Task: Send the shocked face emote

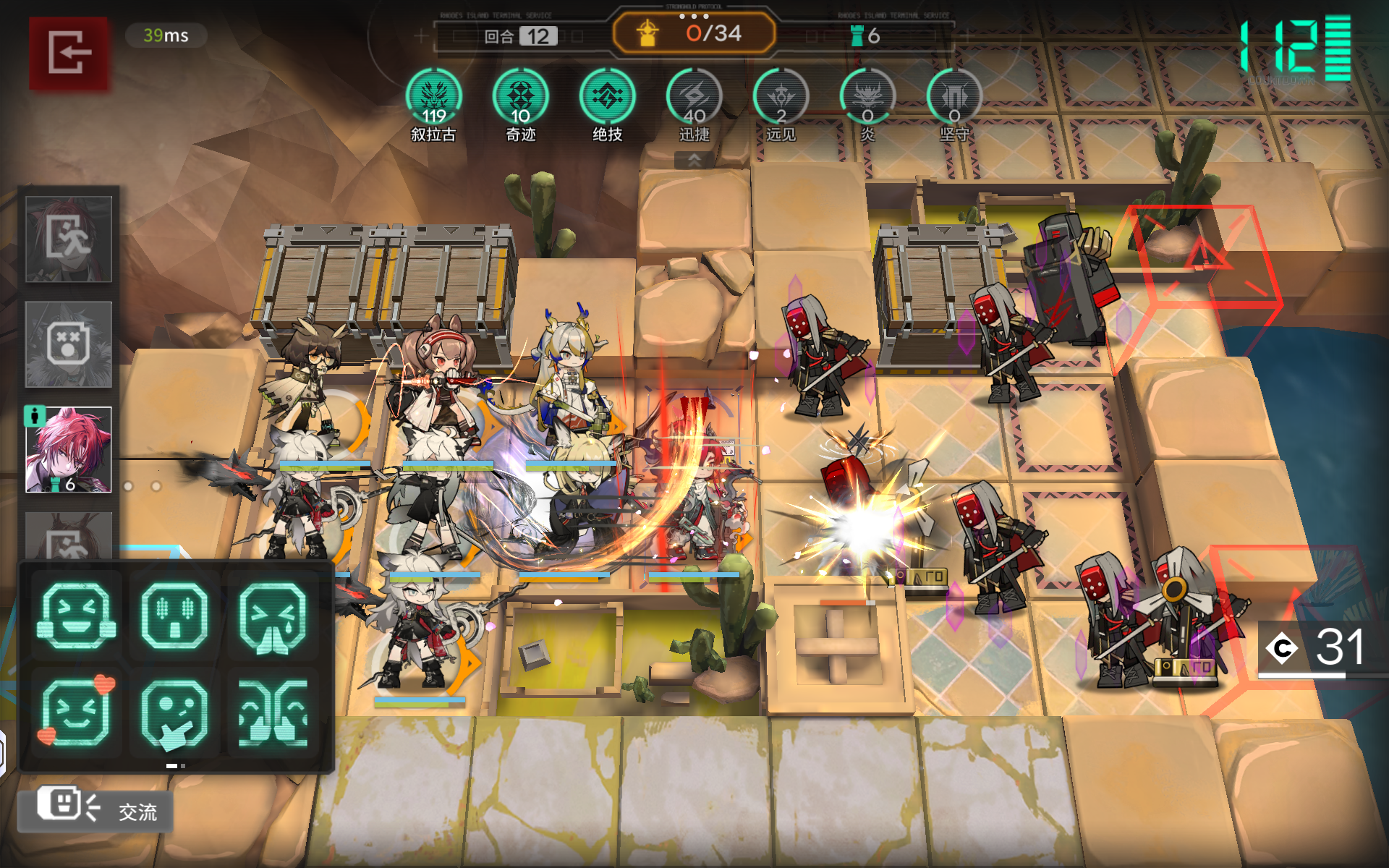Action: [174, 616]
